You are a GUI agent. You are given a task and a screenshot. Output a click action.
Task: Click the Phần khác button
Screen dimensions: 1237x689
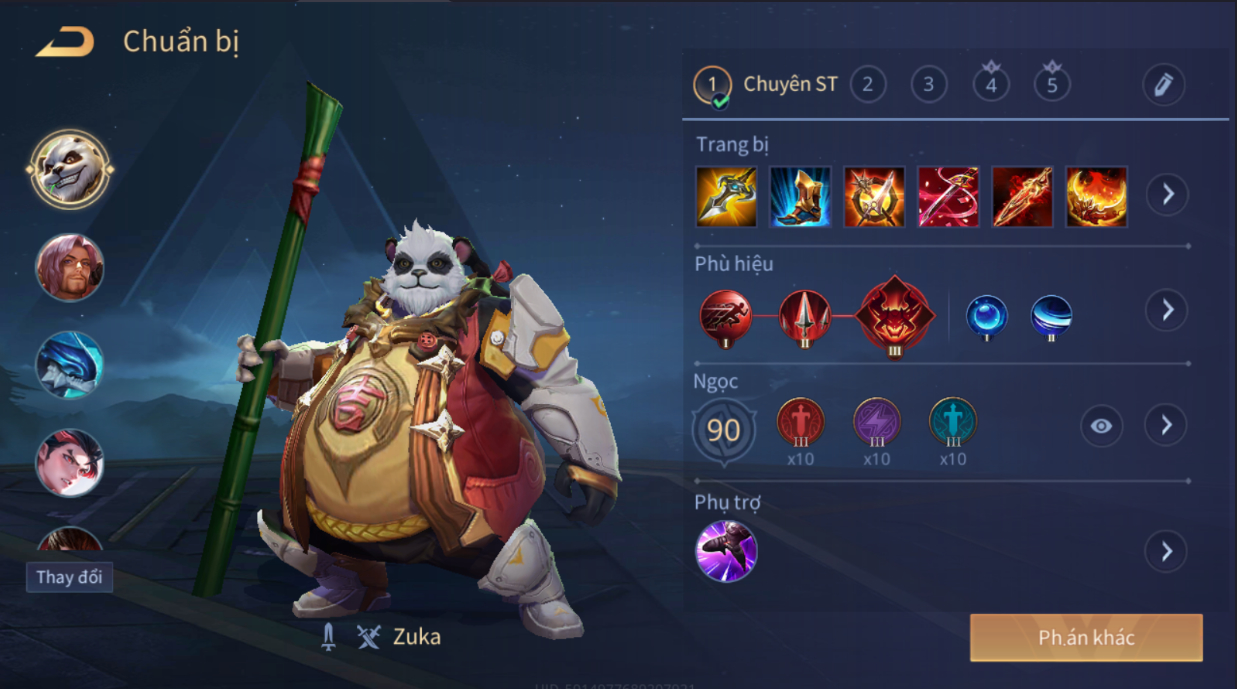(x=1086, y=638)
